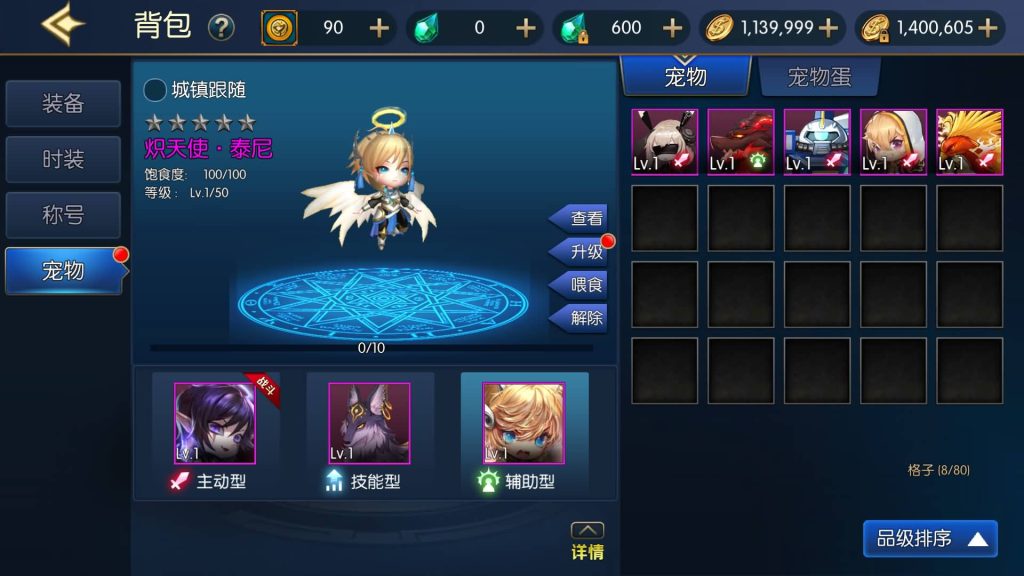The height and width of the screenshot is (576, 1024).
Task: Switch to the 装备 equipment tab
Action: coord(63,104)
